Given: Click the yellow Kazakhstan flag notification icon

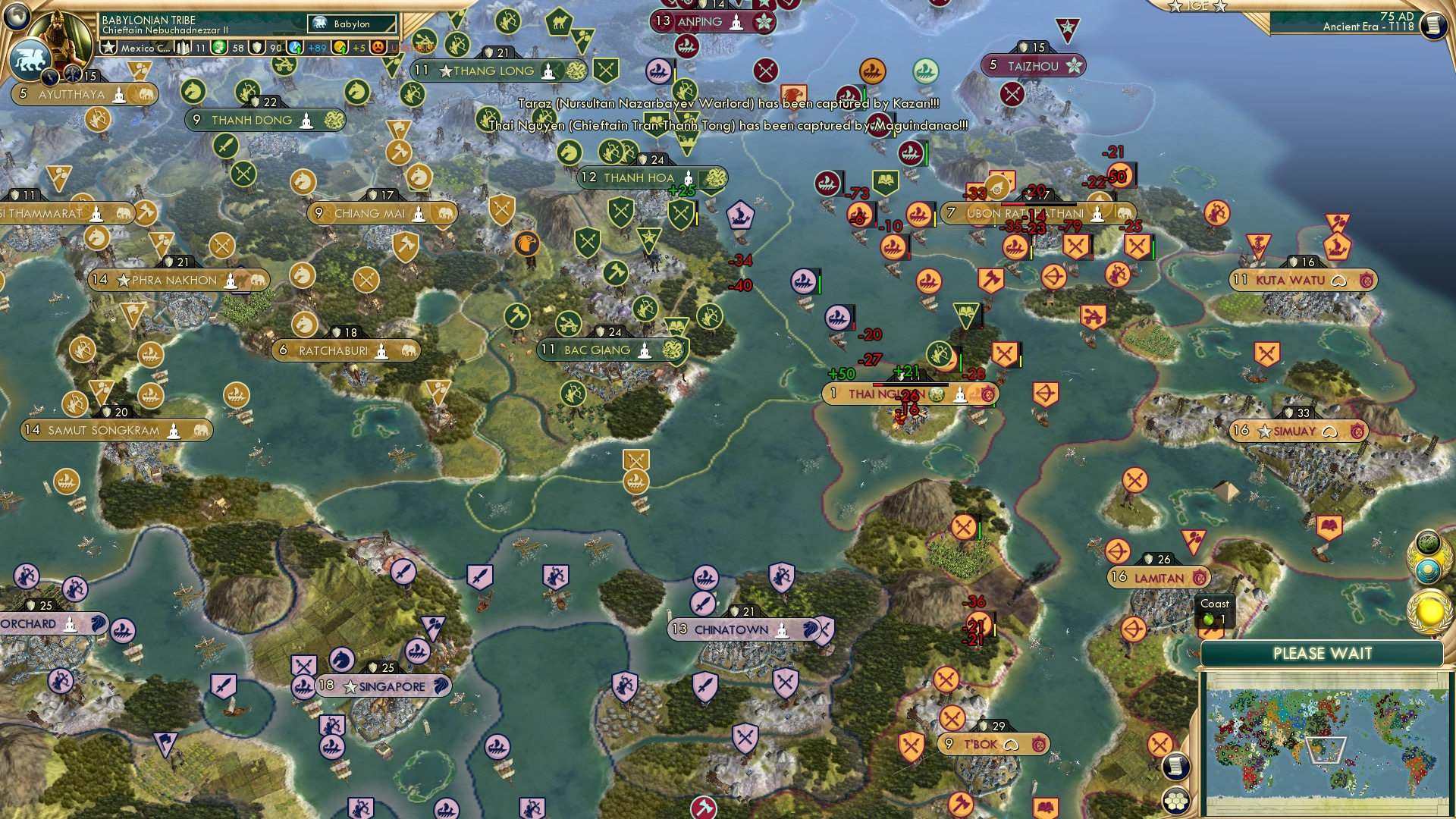Looking at the screenshot, I should pyautogui.click(x=1430, y=570).
